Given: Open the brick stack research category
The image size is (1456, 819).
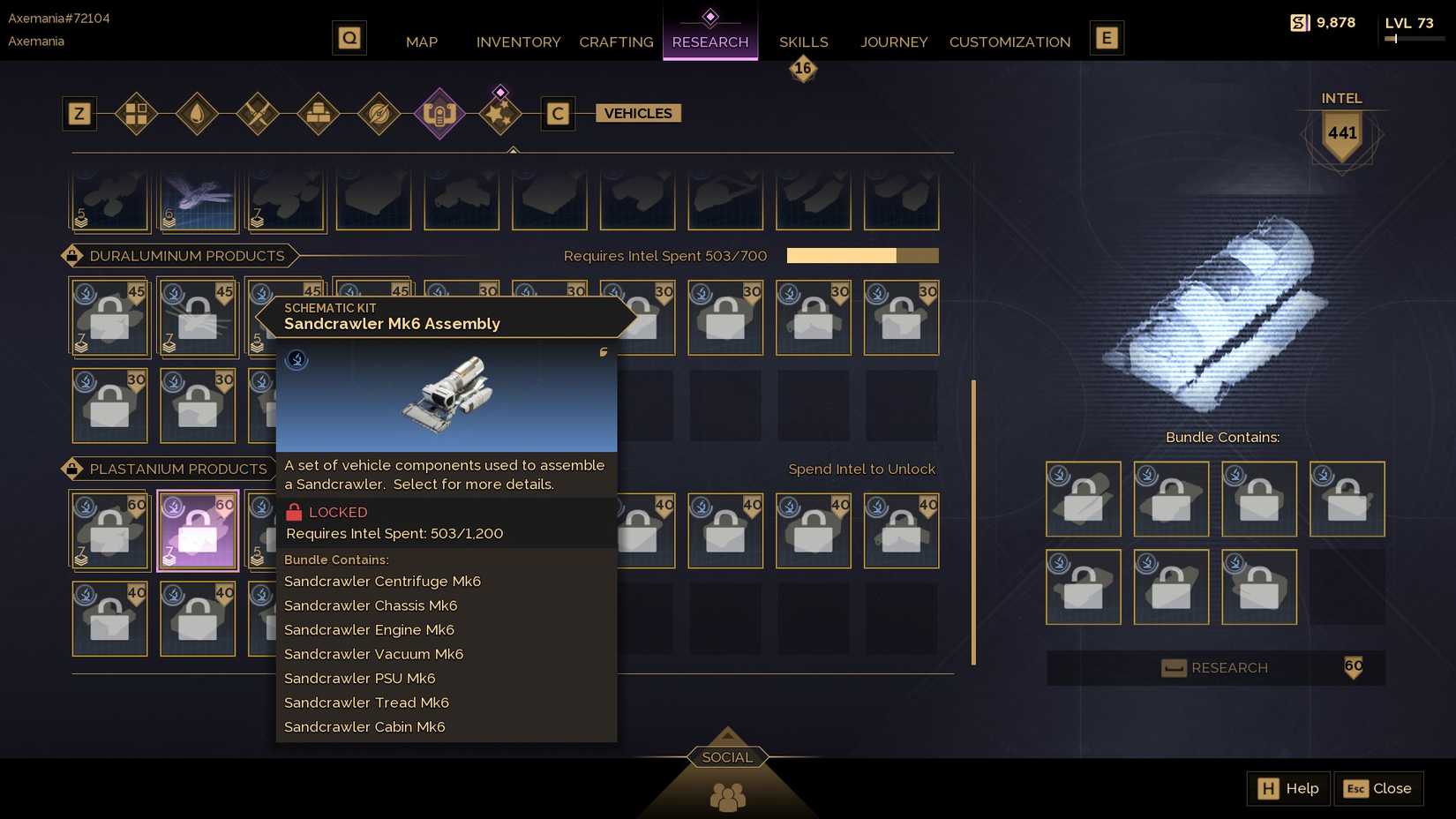Looking at the screenshot, I should tap(318, 115).
